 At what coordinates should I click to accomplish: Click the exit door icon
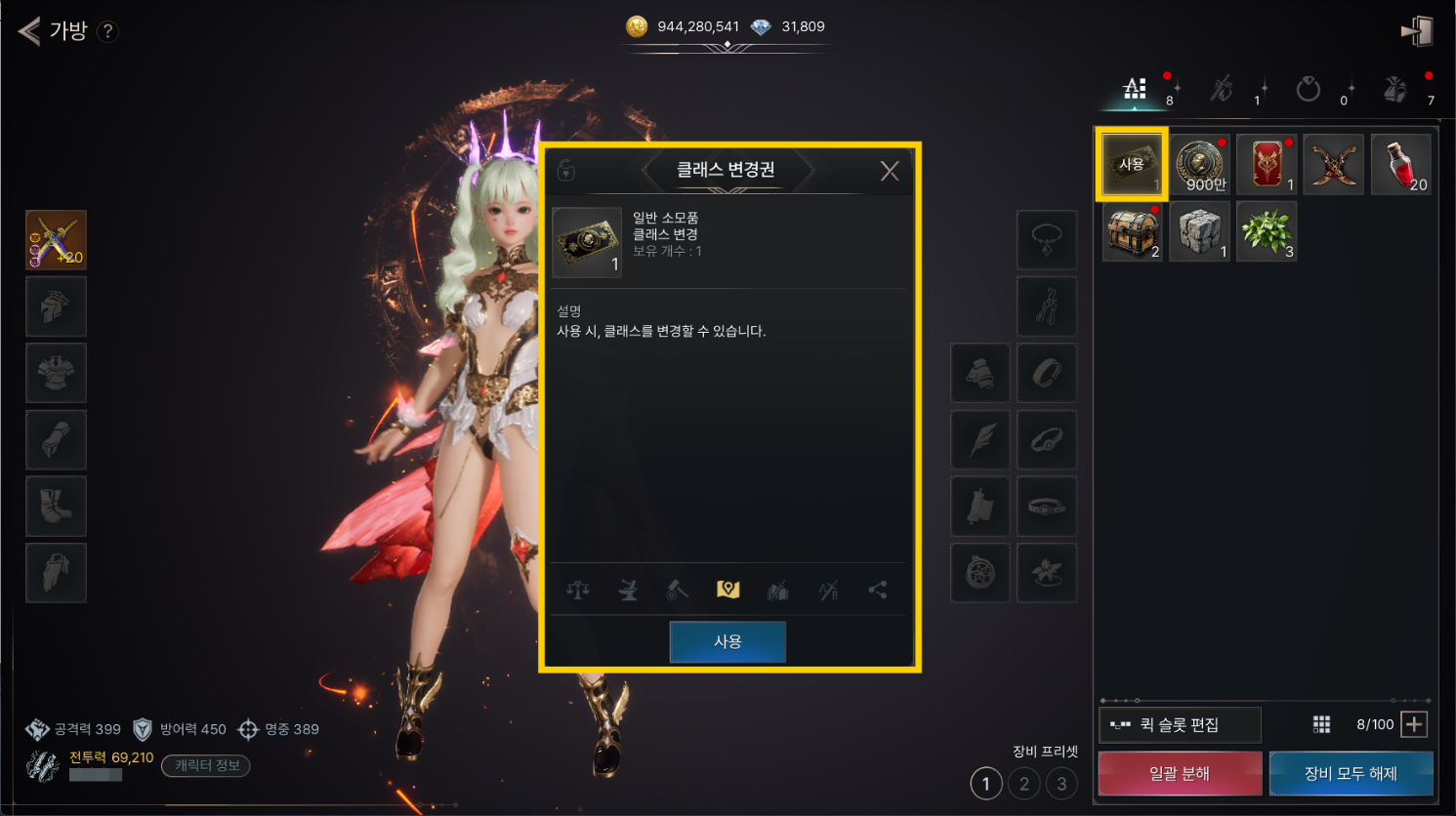[x=1417, y=31]
